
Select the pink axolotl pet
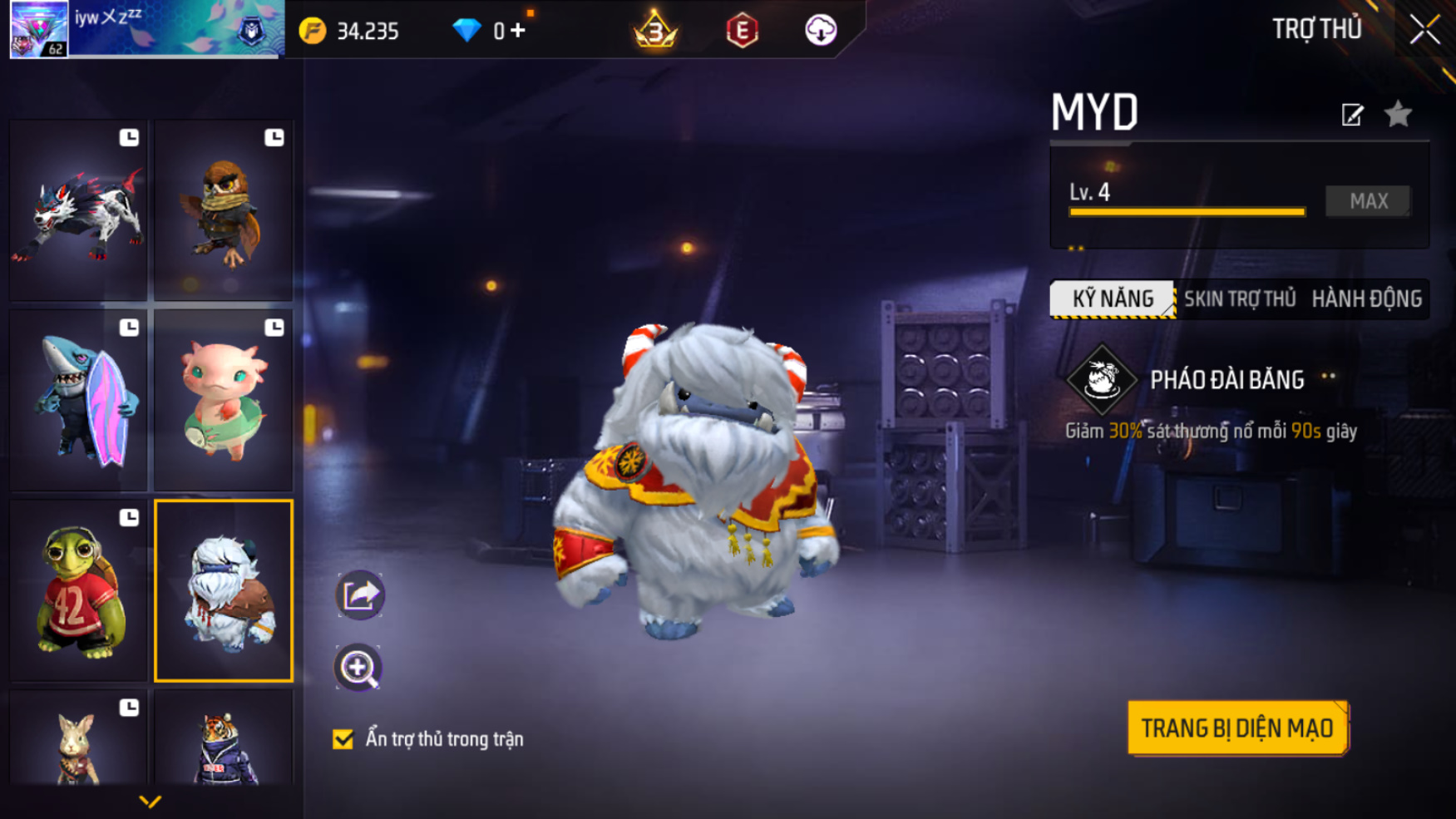pyautogui.click(x=224, y=401)
